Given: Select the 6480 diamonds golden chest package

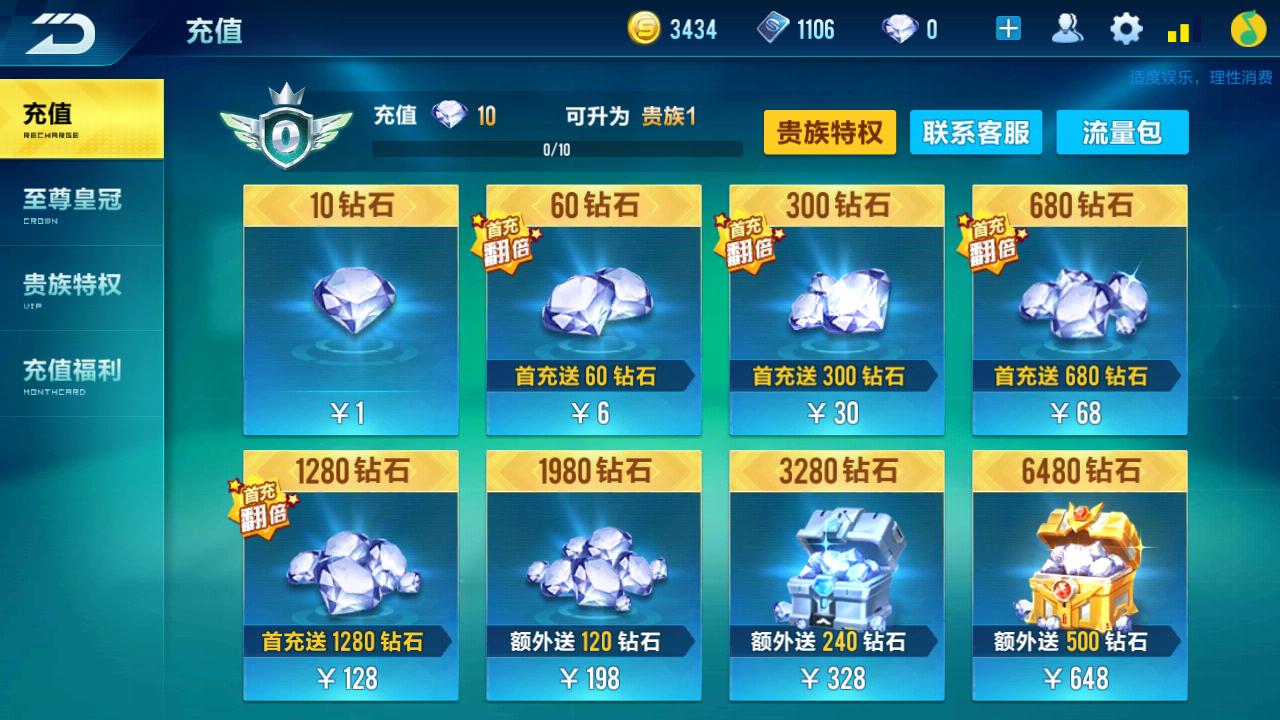Looking at the screenshot, I should (1079, 575).
